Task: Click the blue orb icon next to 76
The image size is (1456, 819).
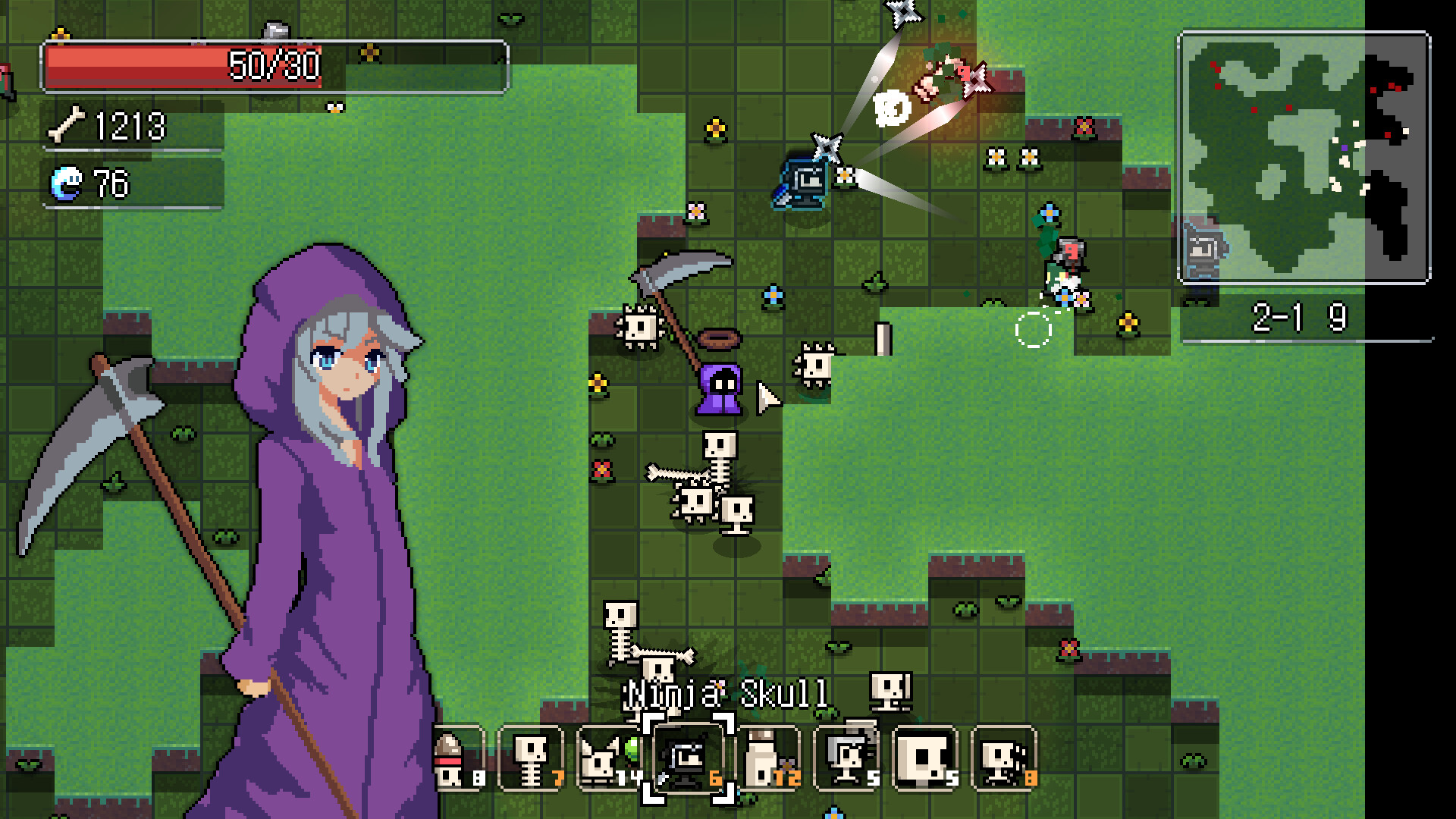Action: point(64,182)
